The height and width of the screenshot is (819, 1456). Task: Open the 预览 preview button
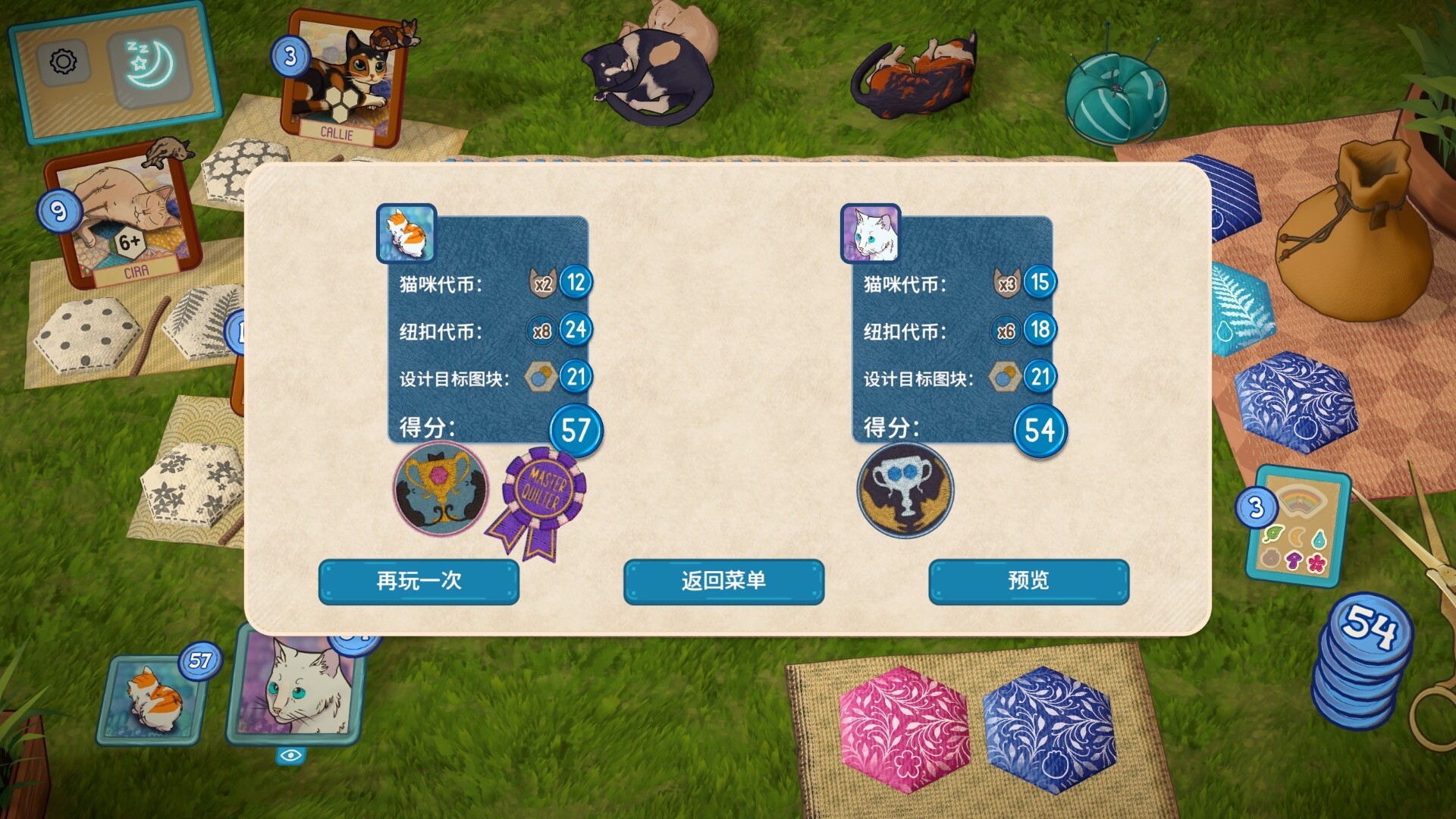(1028, 582)
